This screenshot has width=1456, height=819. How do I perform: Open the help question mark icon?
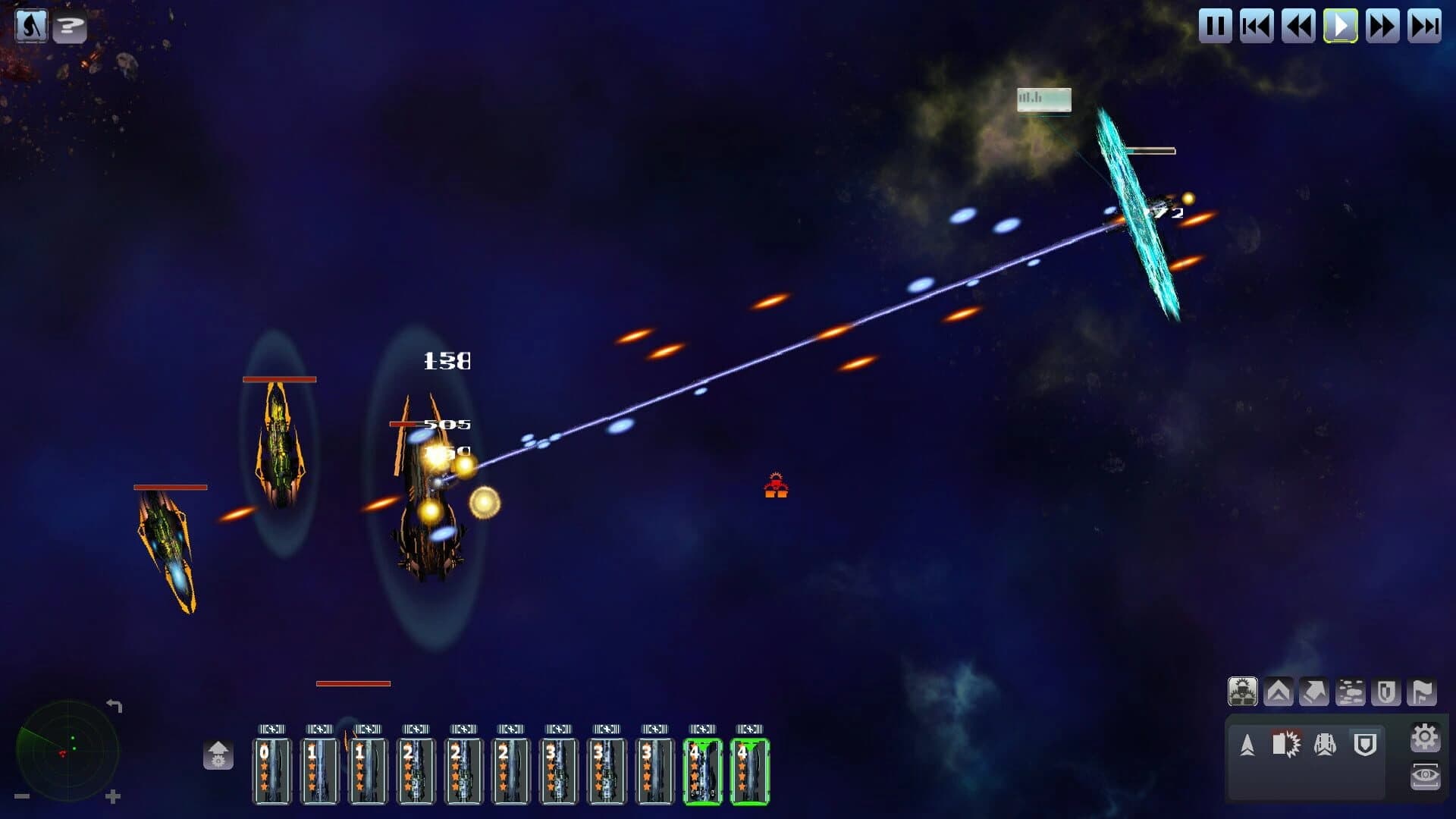coord(70,28)
